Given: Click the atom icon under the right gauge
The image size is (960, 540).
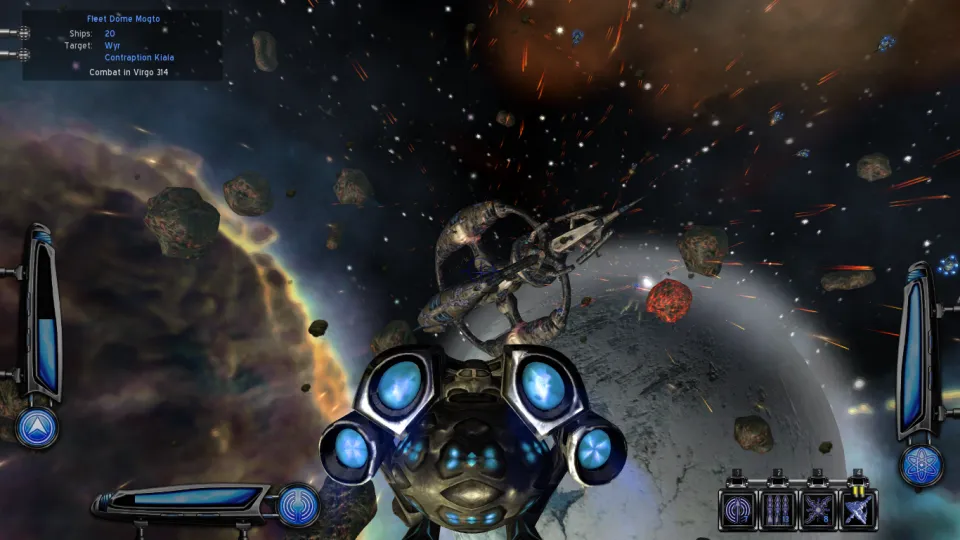Looking at the screenshot, I should coord(919,466).
